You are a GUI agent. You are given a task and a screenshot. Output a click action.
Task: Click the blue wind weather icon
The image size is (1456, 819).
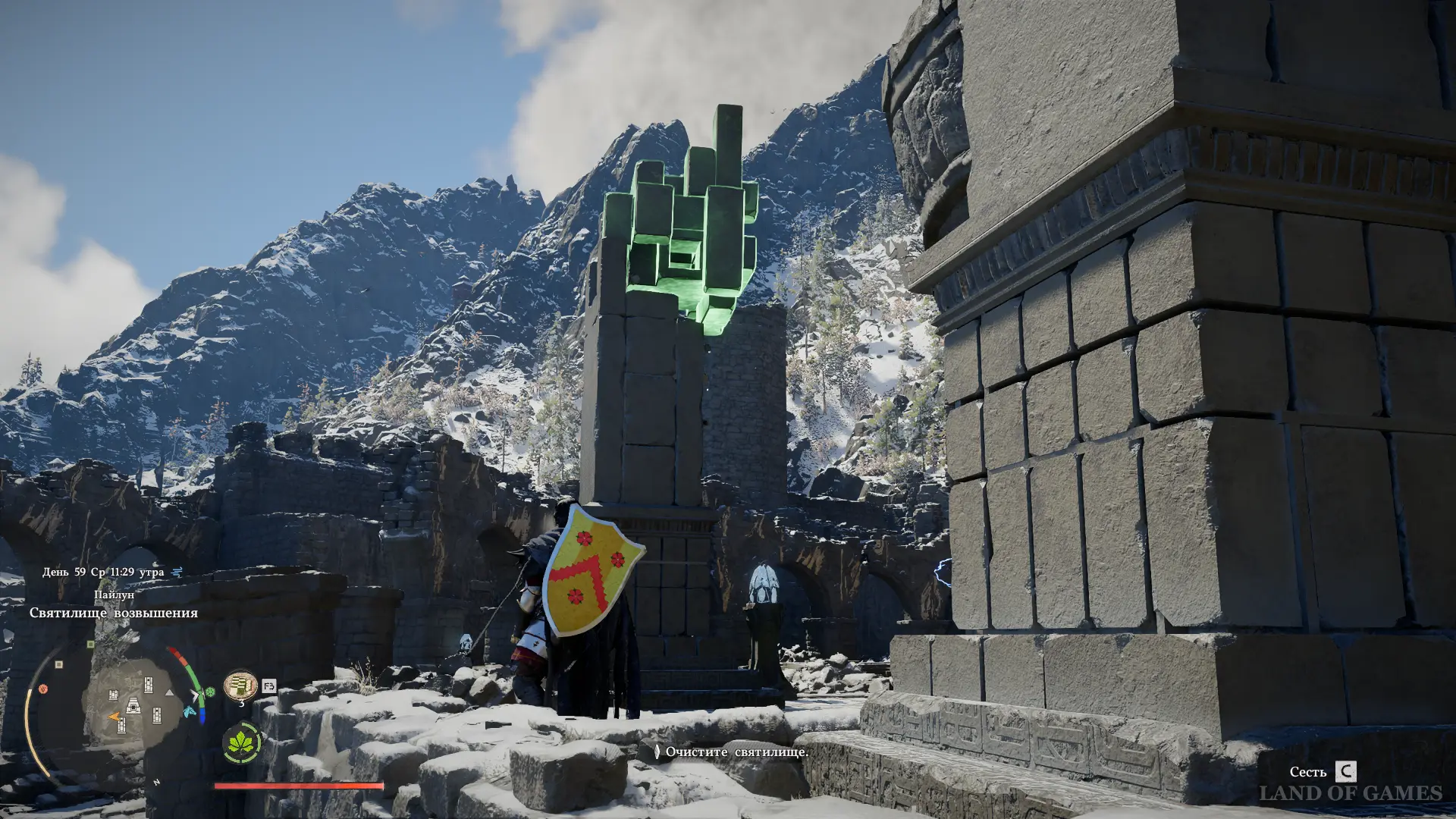tap(177, 572)
